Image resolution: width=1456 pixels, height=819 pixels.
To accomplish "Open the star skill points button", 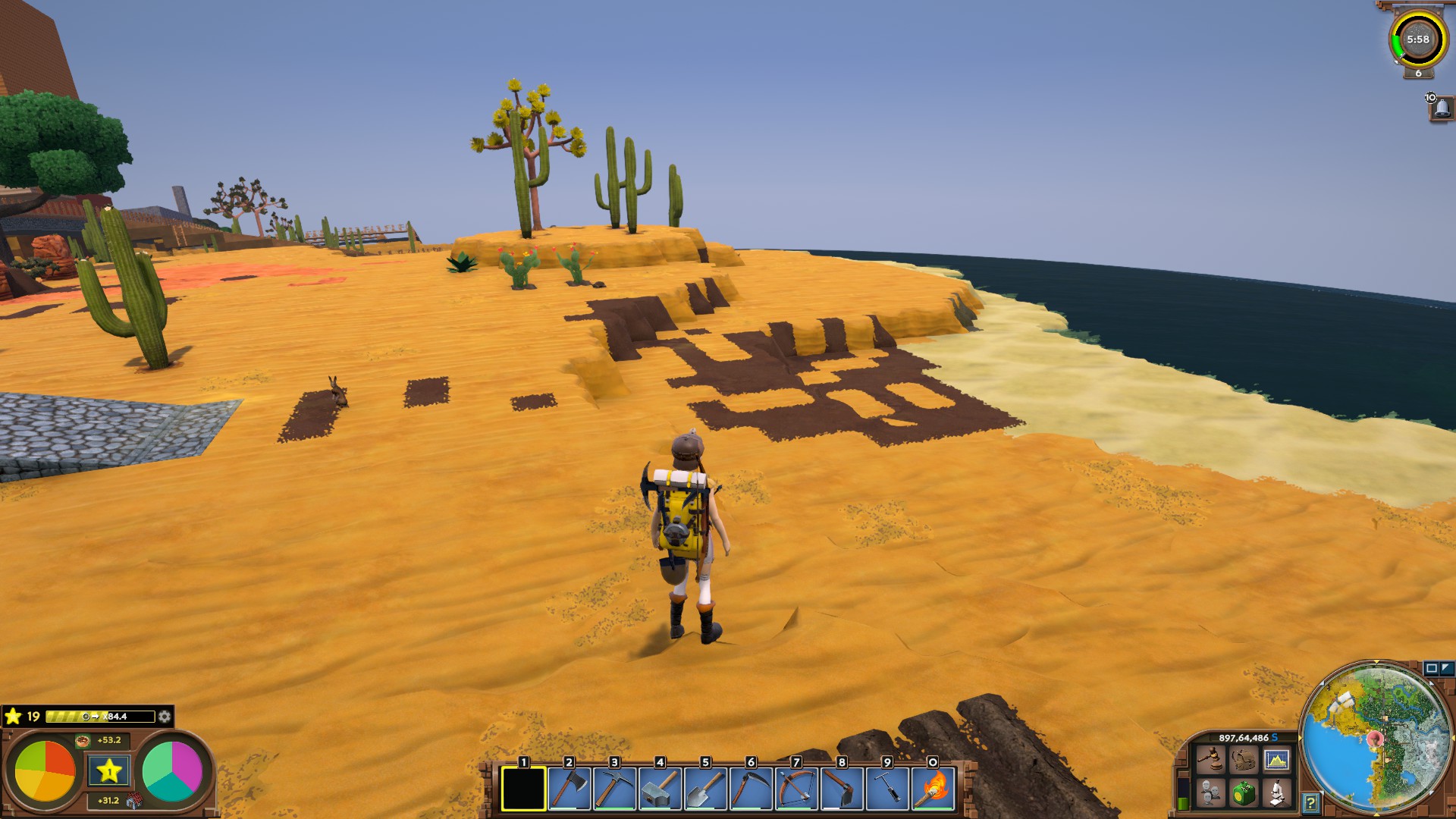I will pos(108,772).
